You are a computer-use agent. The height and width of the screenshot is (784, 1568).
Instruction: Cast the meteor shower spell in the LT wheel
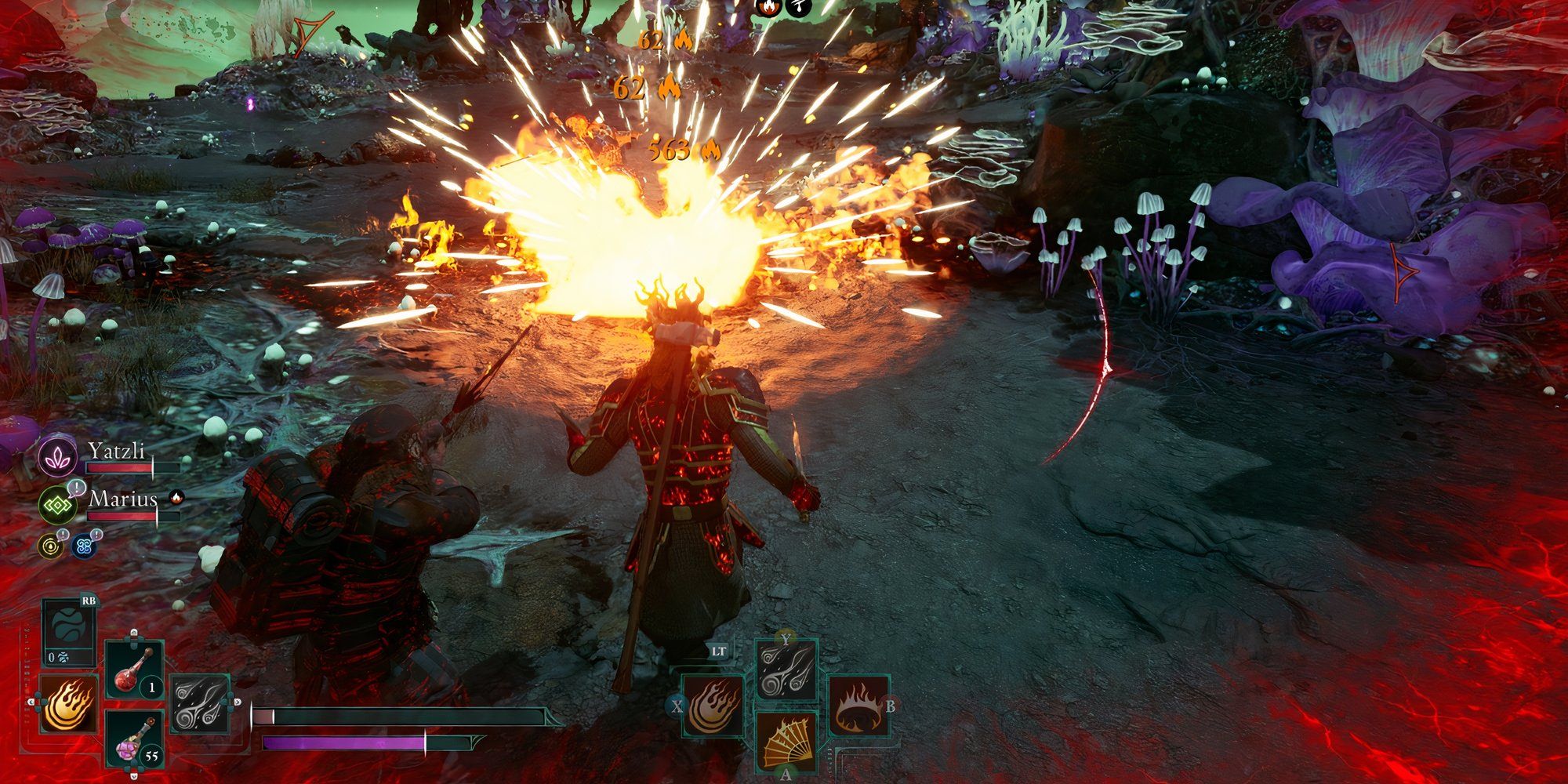[x=786, y=669]
